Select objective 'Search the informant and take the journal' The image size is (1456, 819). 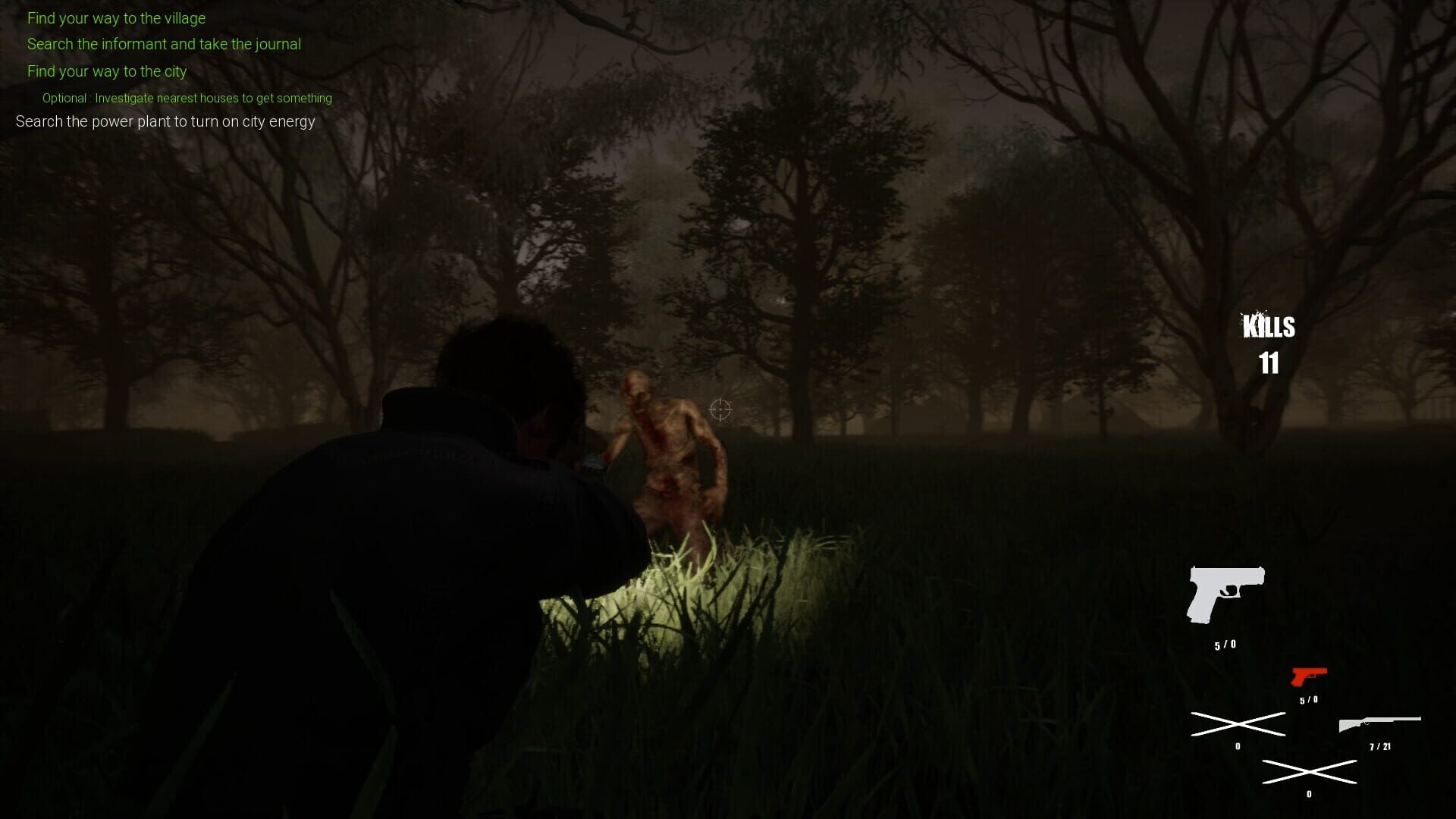pyautogui.click(x=164, y=44)
